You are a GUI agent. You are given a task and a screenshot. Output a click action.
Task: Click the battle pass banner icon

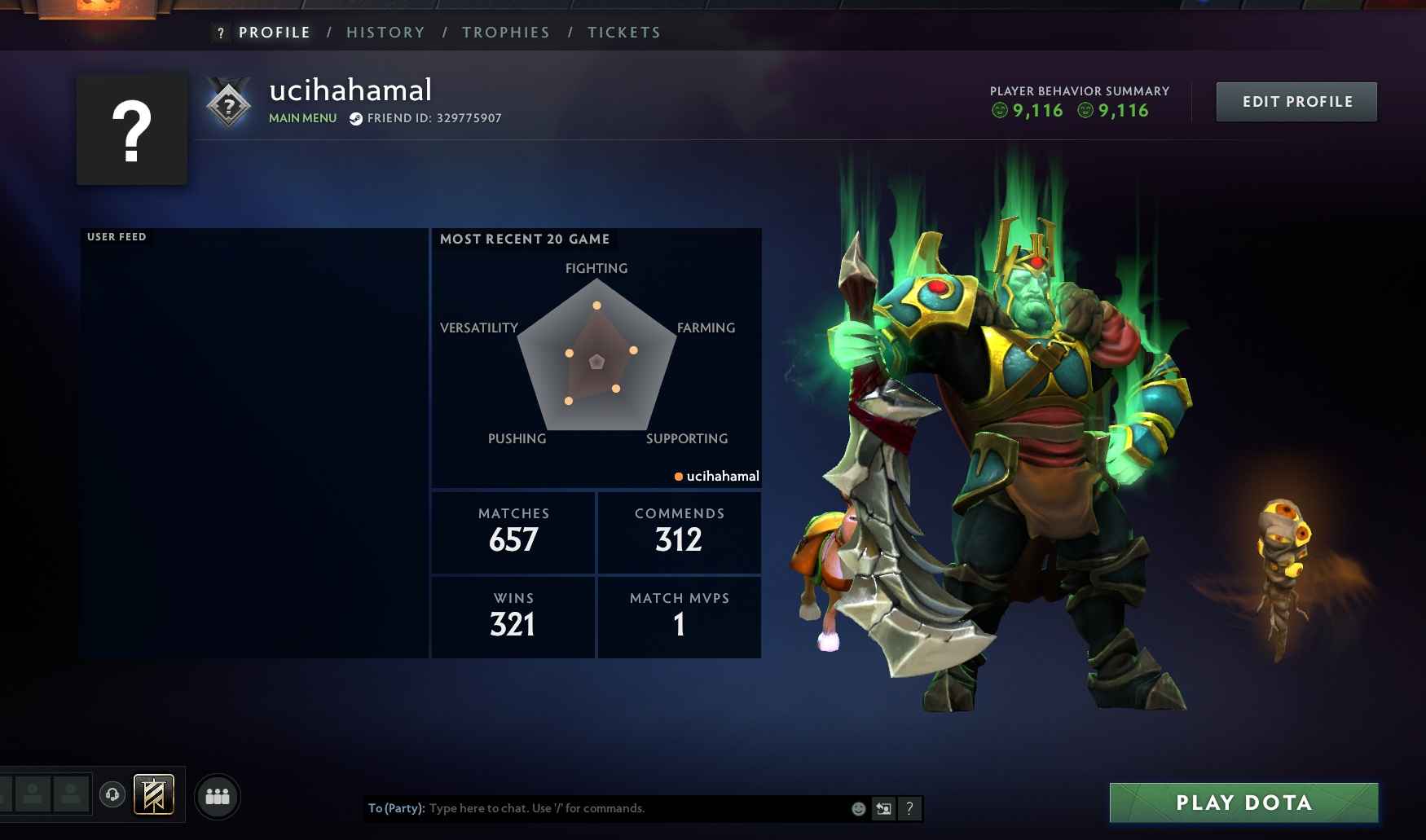pos(155,794)
